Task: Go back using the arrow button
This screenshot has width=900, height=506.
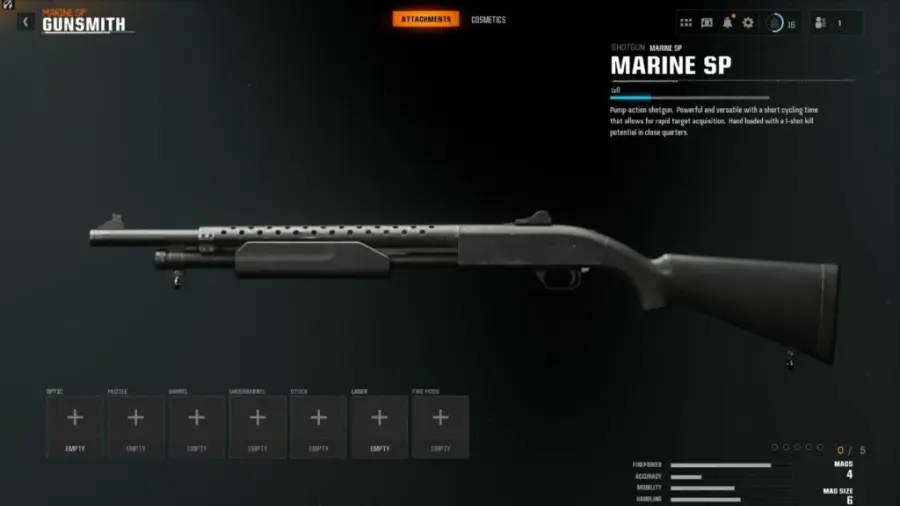Action: point(26,22)
